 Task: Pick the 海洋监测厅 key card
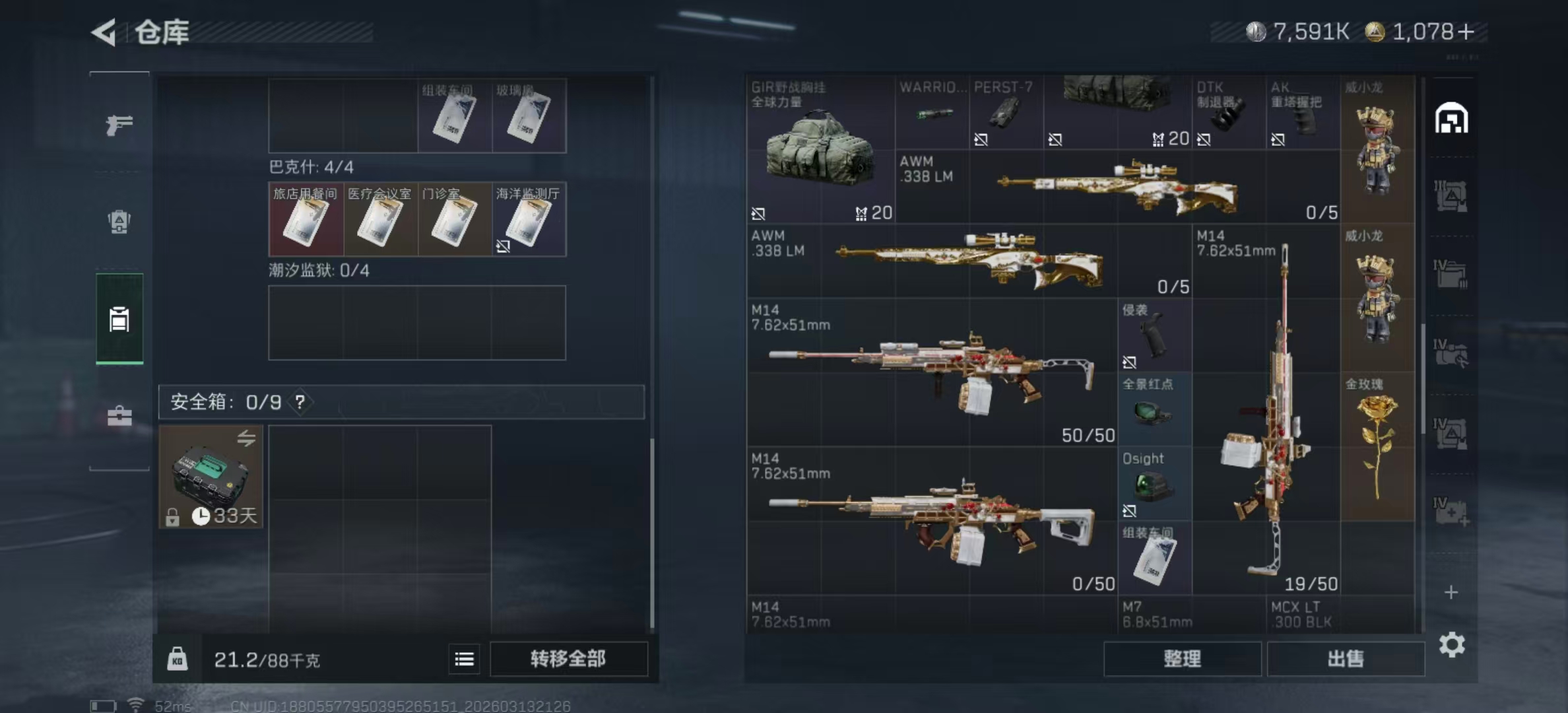pyautogui.click(x=529, y=219)
